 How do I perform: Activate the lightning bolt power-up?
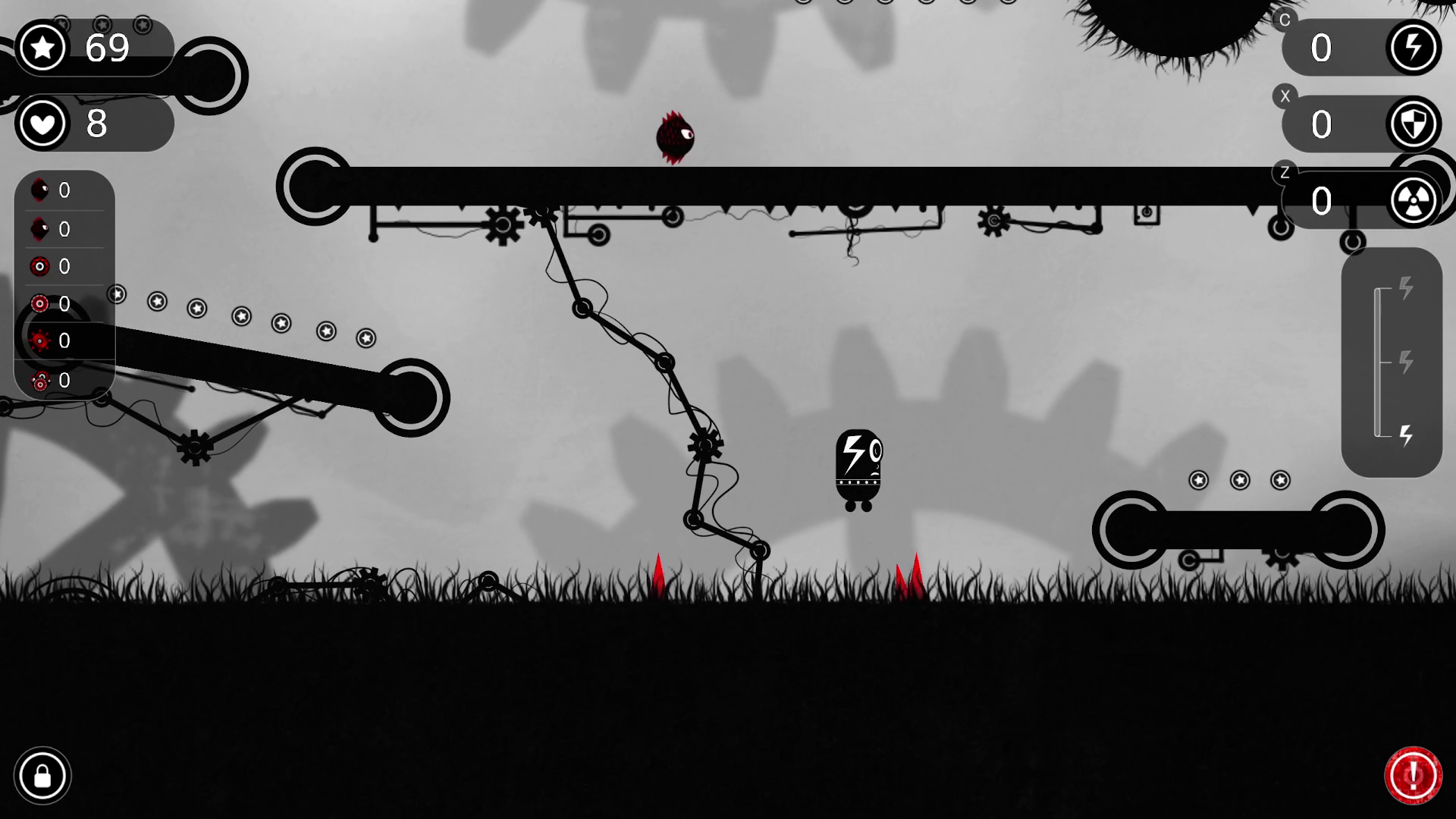[1414, 48]
